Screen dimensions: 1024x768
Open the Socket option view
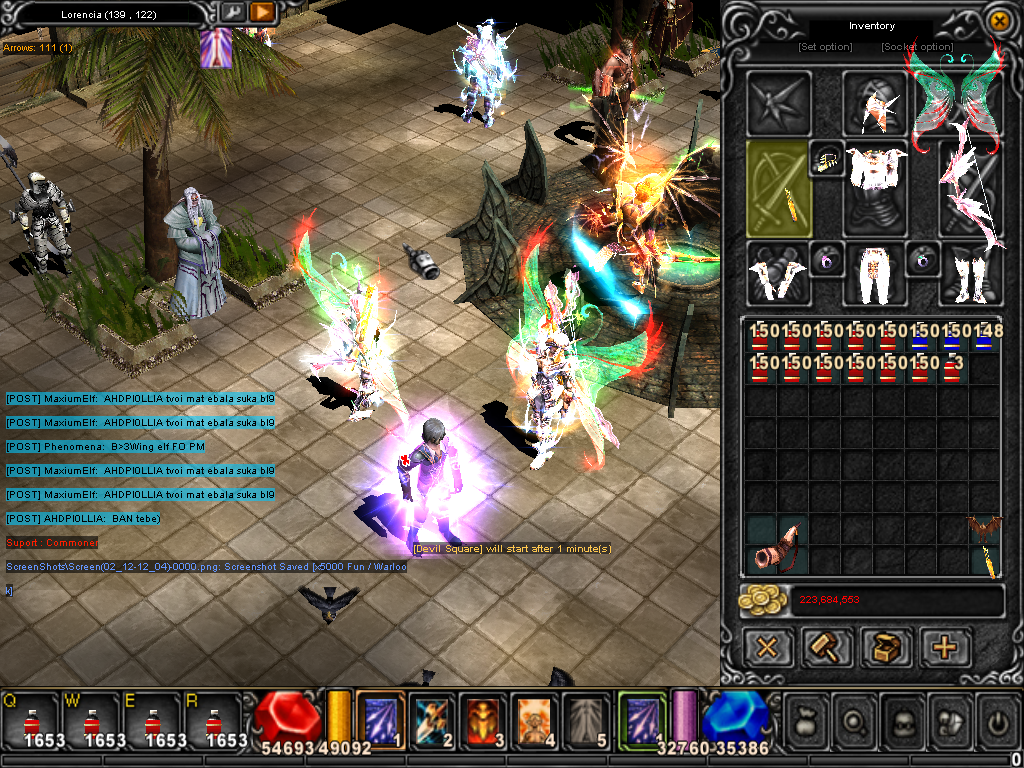click(917, 47)
